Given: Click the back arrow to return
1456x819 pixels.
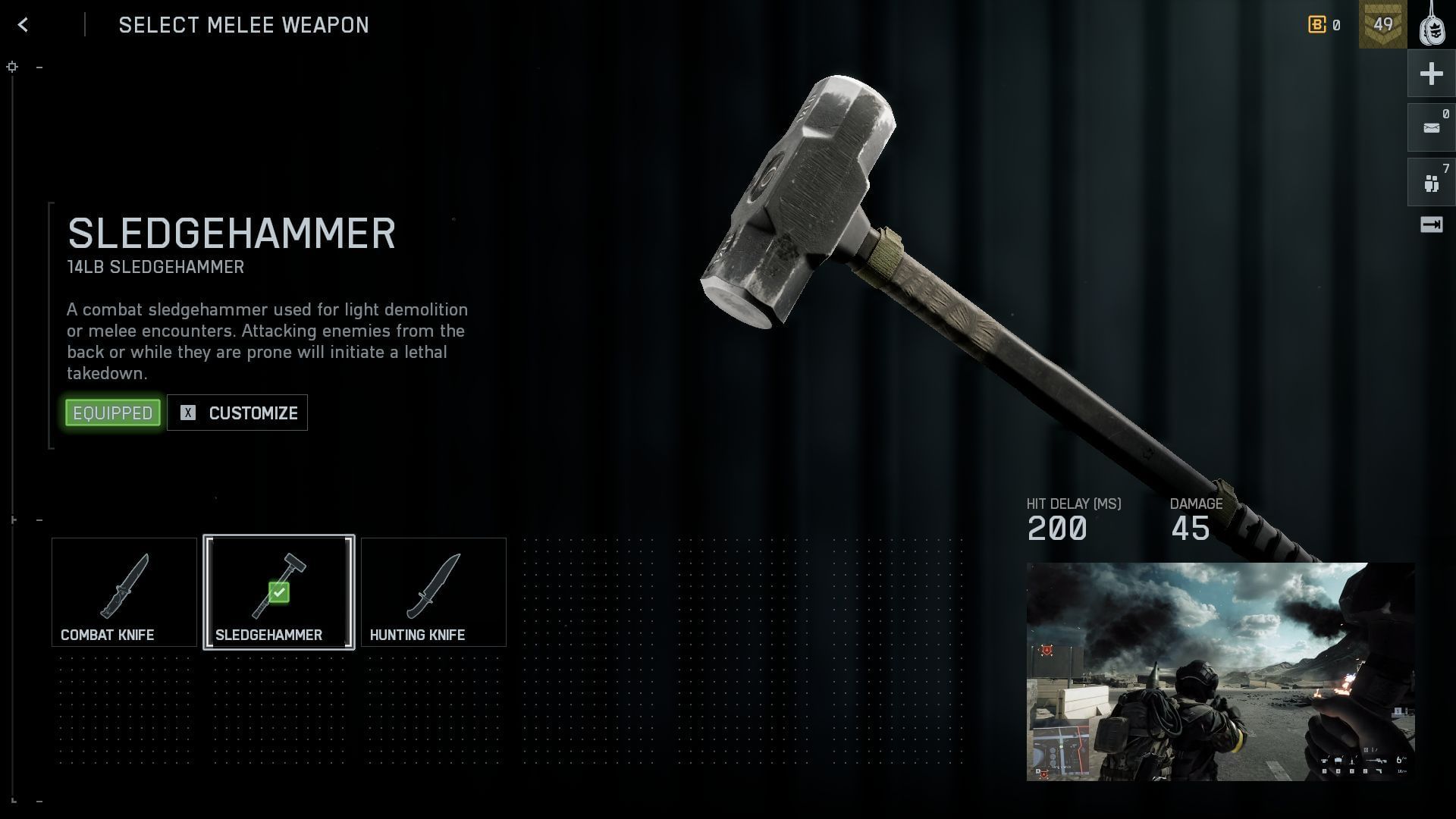Looking at the screenshot, I should pos(24,24).
